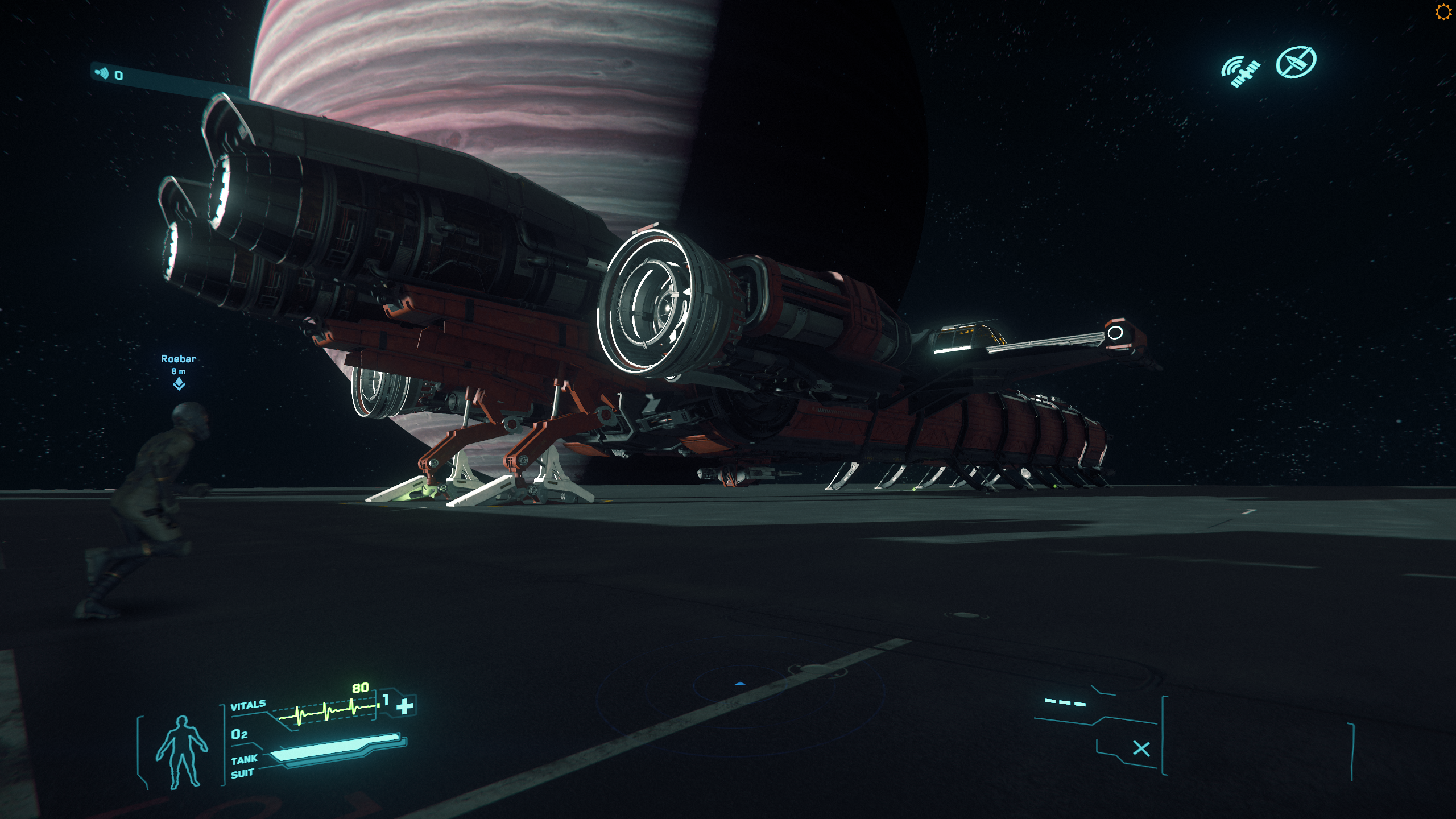Click the X icon in weapon panel
This screenshot has height=819, width=1456.
pyautogui.click(x=1141, y=748)
